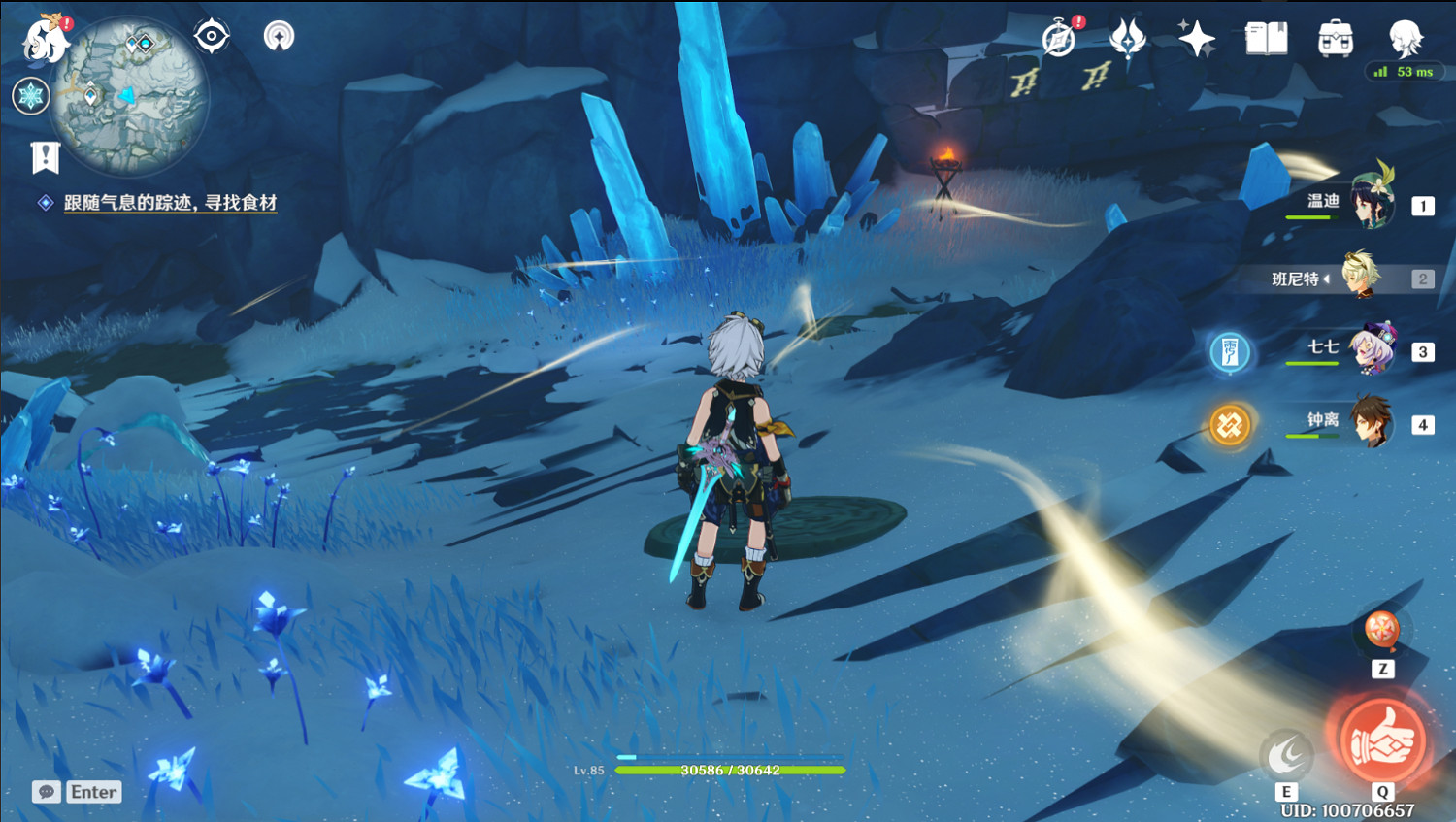The width and height of the screenshot is (1456, 822).
Task: Open the quest bookmark icon
Action: (x=45, y=156)
